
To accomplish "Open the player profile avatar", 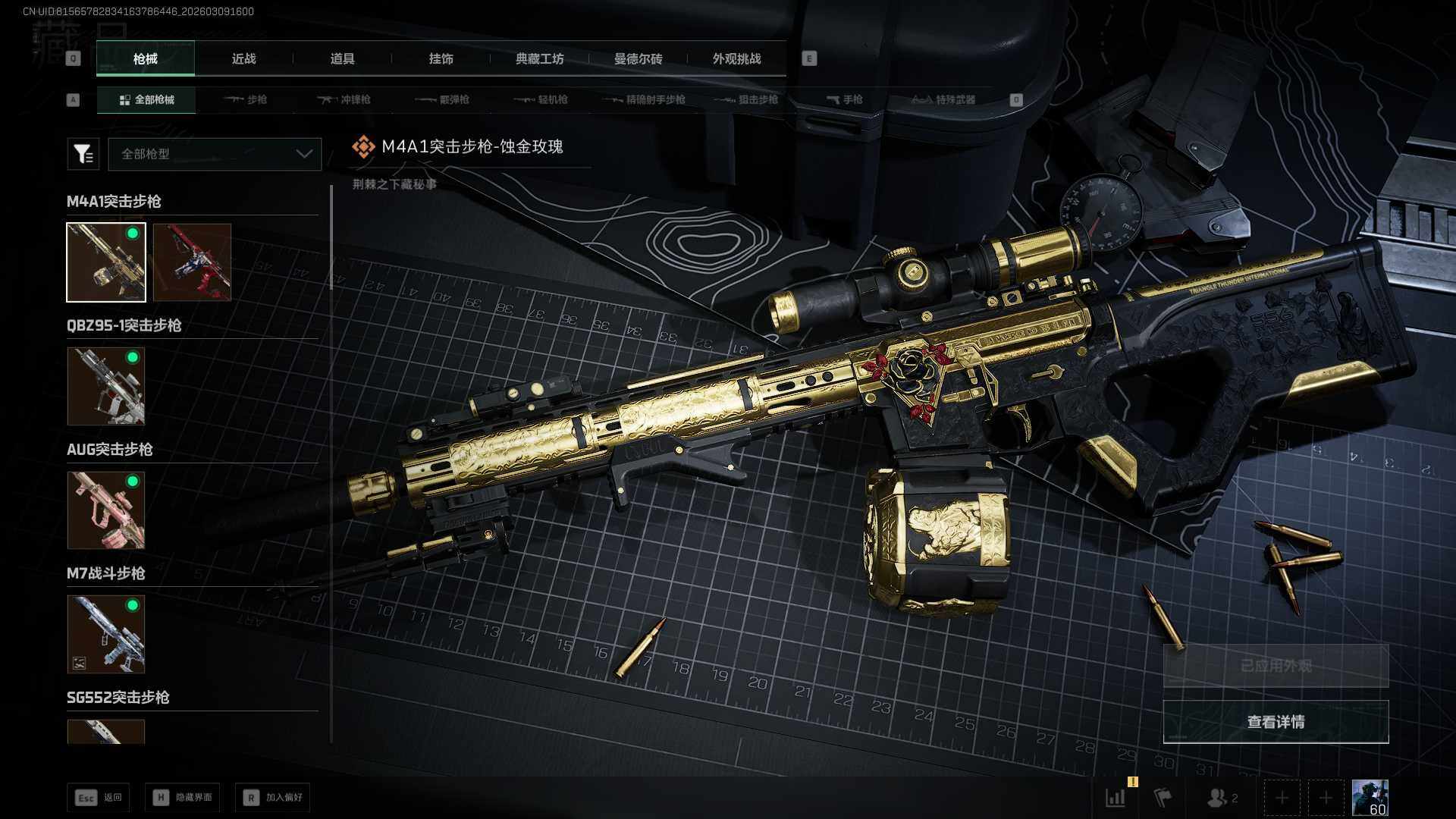I will click(1370, 798).
